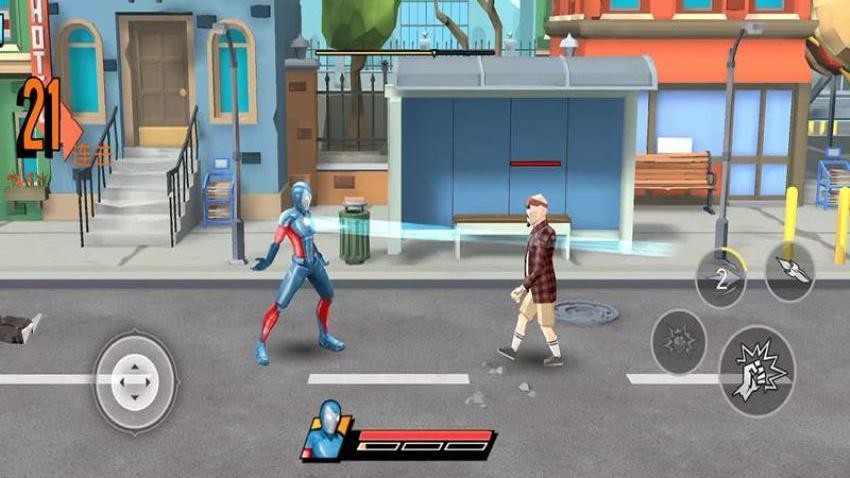Tap the virtual movement joystick
Screen dimensions: 850x478
pyautogui.click(x=134, y=381)
